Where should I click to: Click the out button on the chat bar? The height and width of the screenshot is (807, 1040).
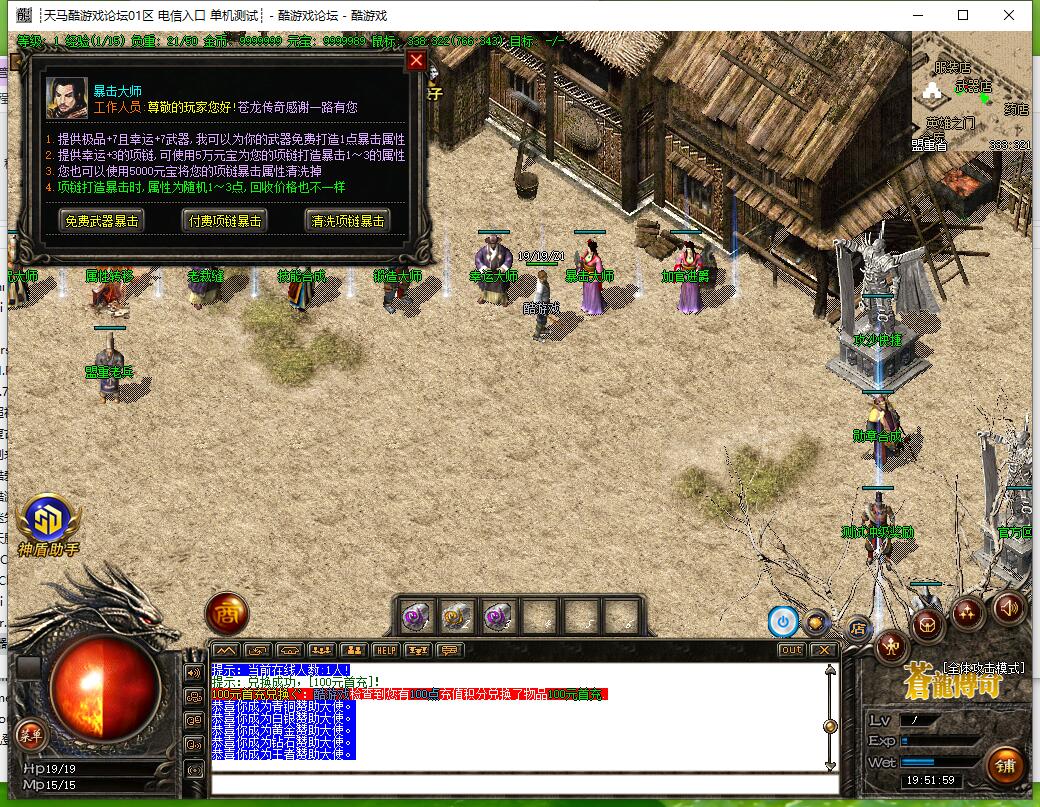(791, 650)
